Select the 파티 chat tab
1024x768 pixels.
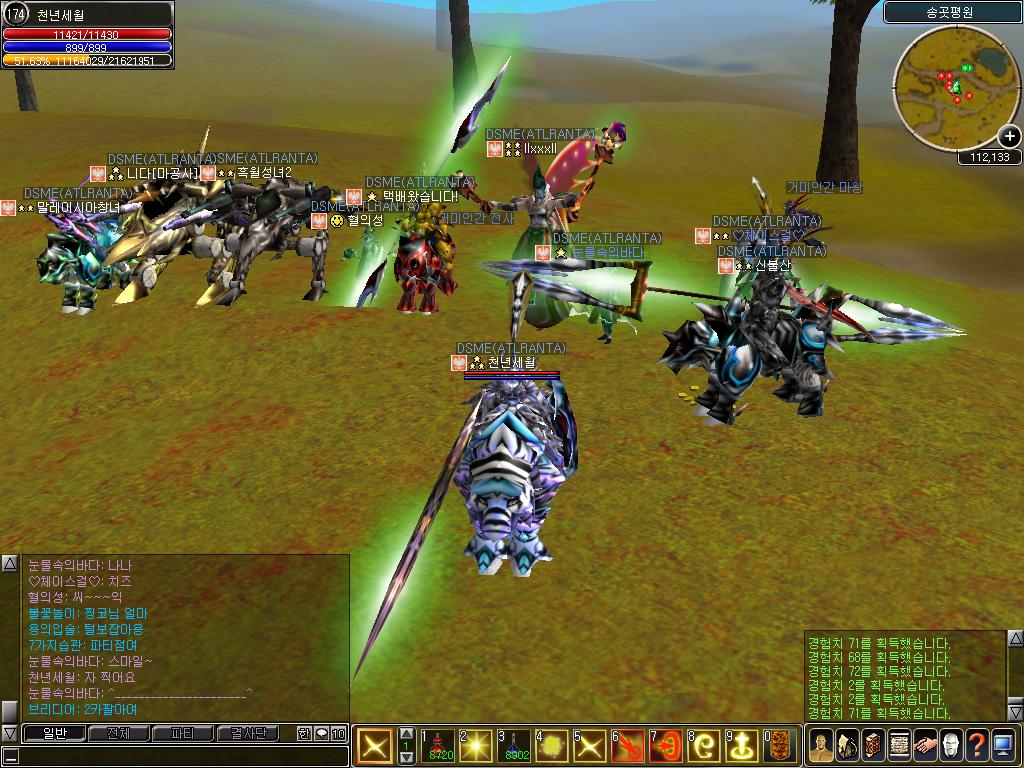tap(182, 733)
